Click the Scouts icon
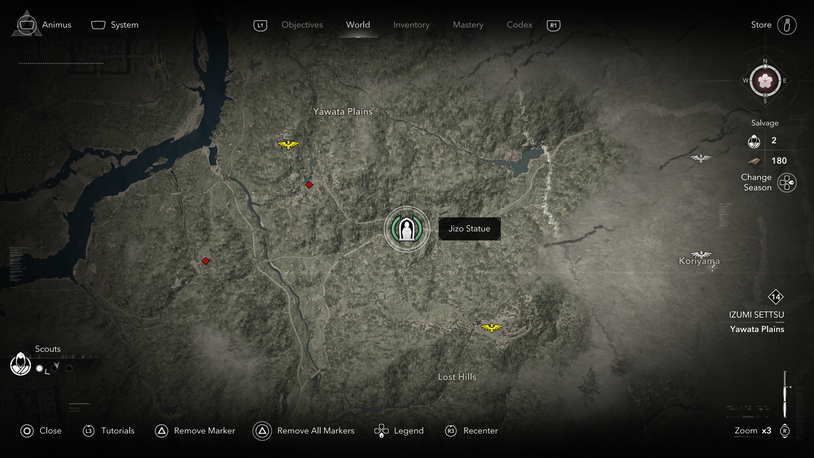This screenshot has width=814, height=458. [x=20, y=365]
